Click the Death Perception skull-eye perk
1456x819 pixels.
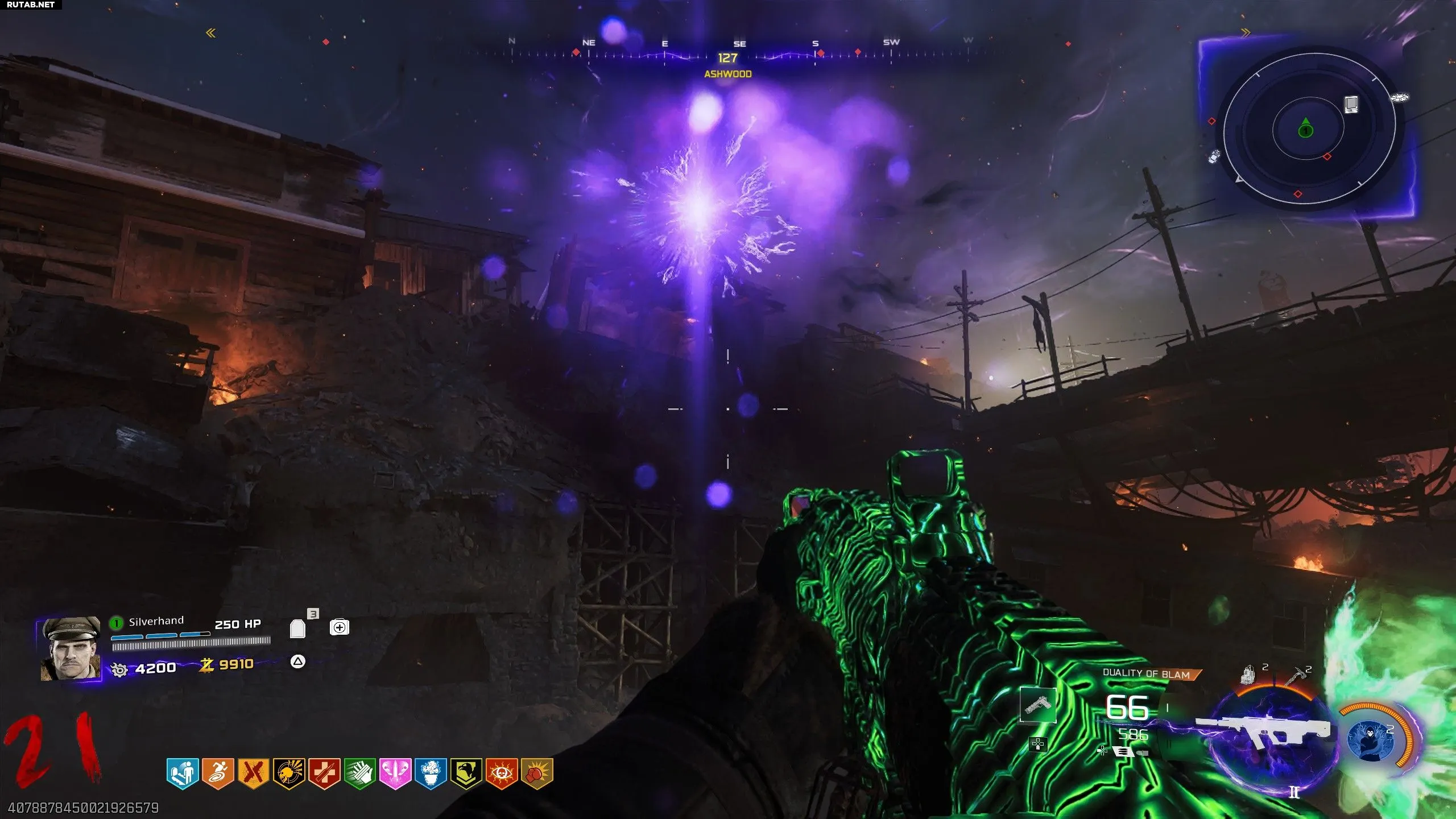(x=501, y=773)
